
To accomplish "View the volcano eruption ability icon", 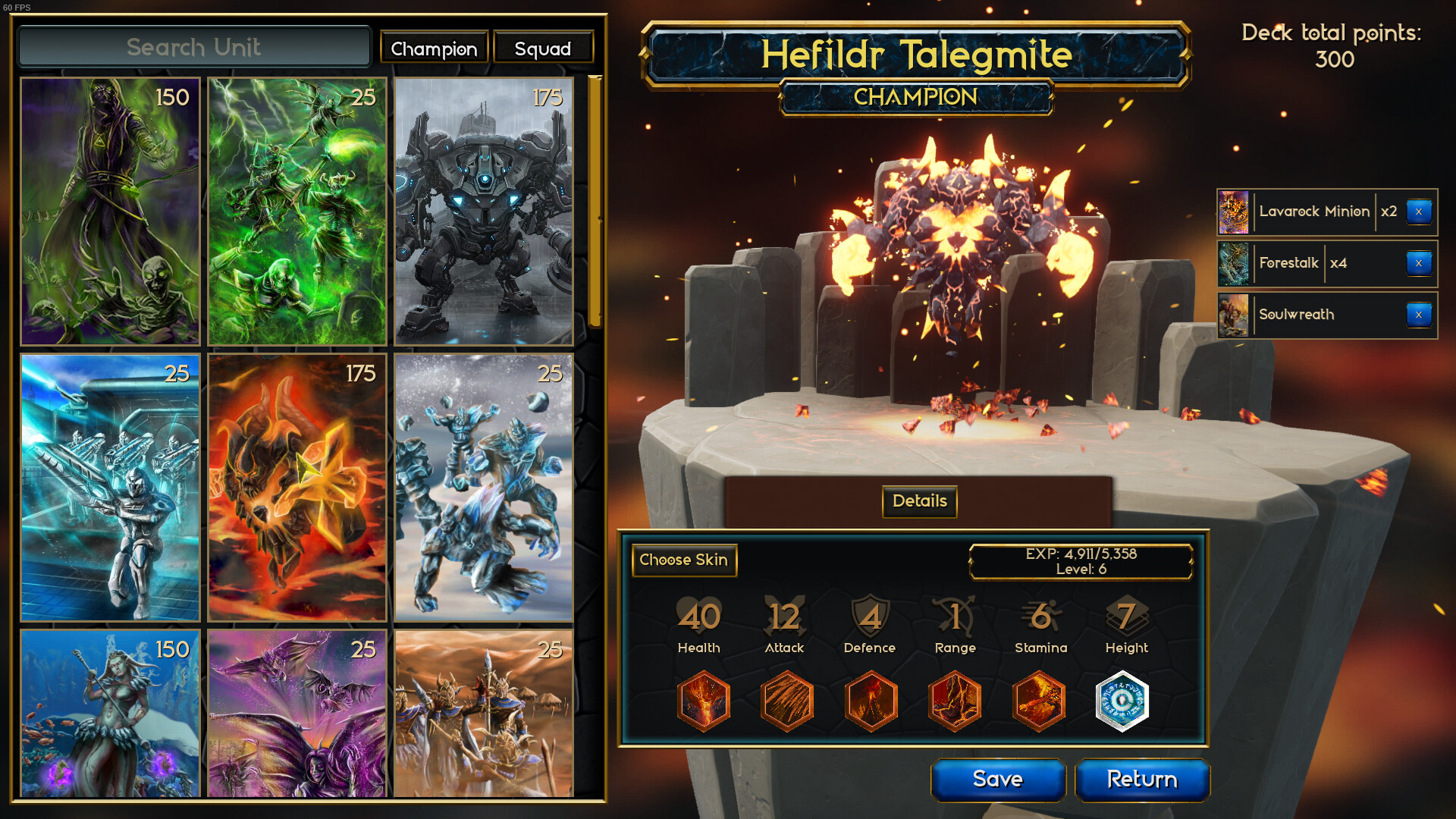I will pos(871,701).
